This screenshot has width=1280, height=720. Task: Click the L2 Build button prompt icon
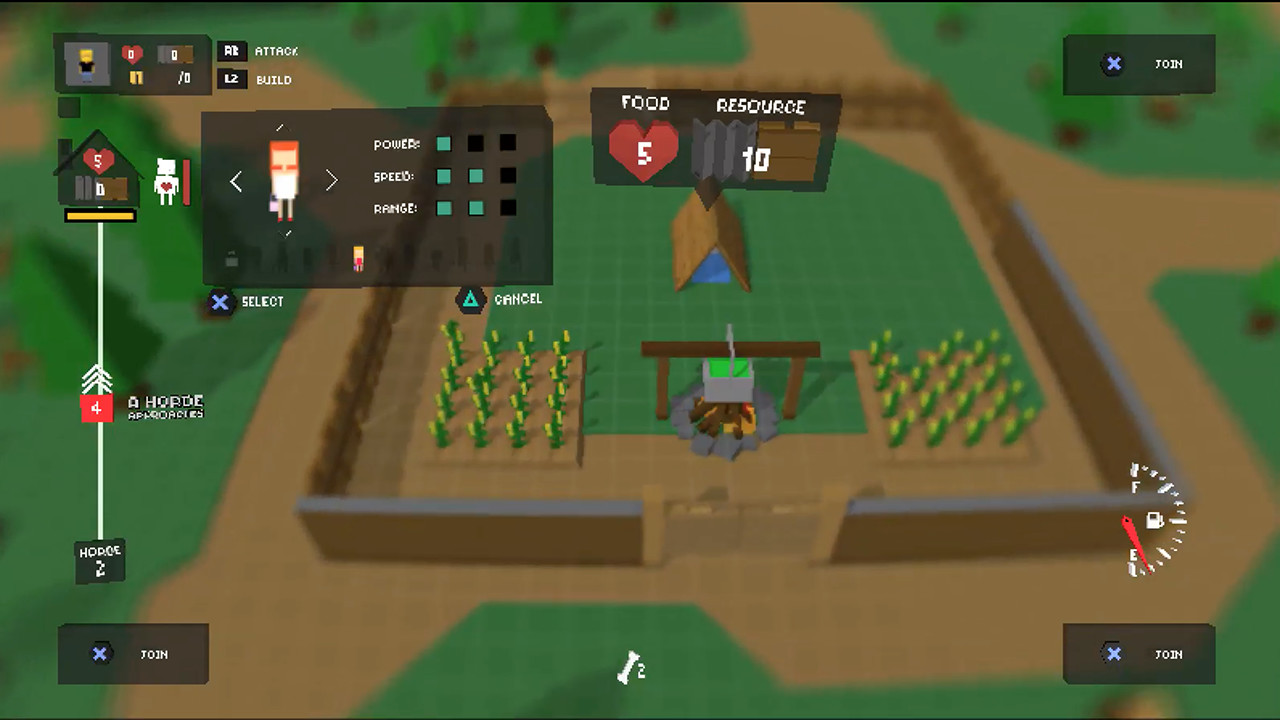pyautogui.click(x=231, y=79)
